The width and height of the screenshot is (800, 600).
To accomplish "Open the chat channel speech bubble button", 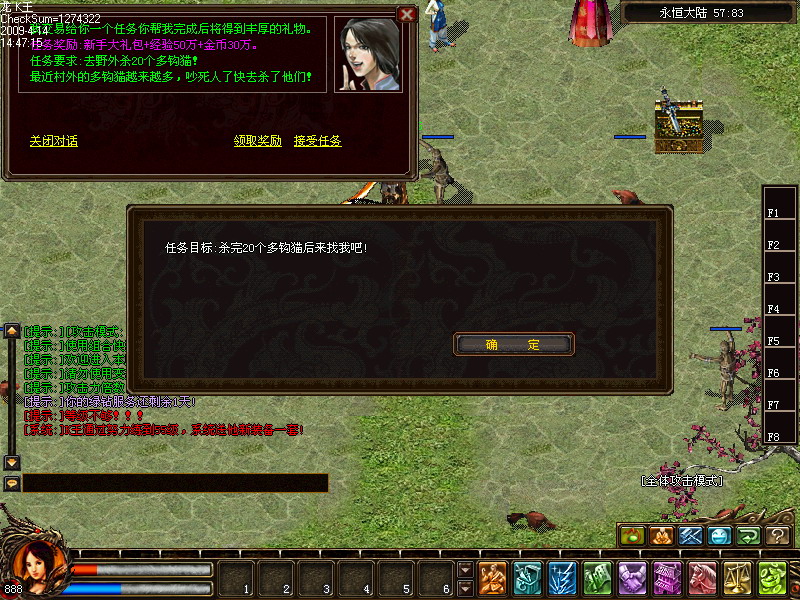I will pyautogui.click(x=12, y=483).
